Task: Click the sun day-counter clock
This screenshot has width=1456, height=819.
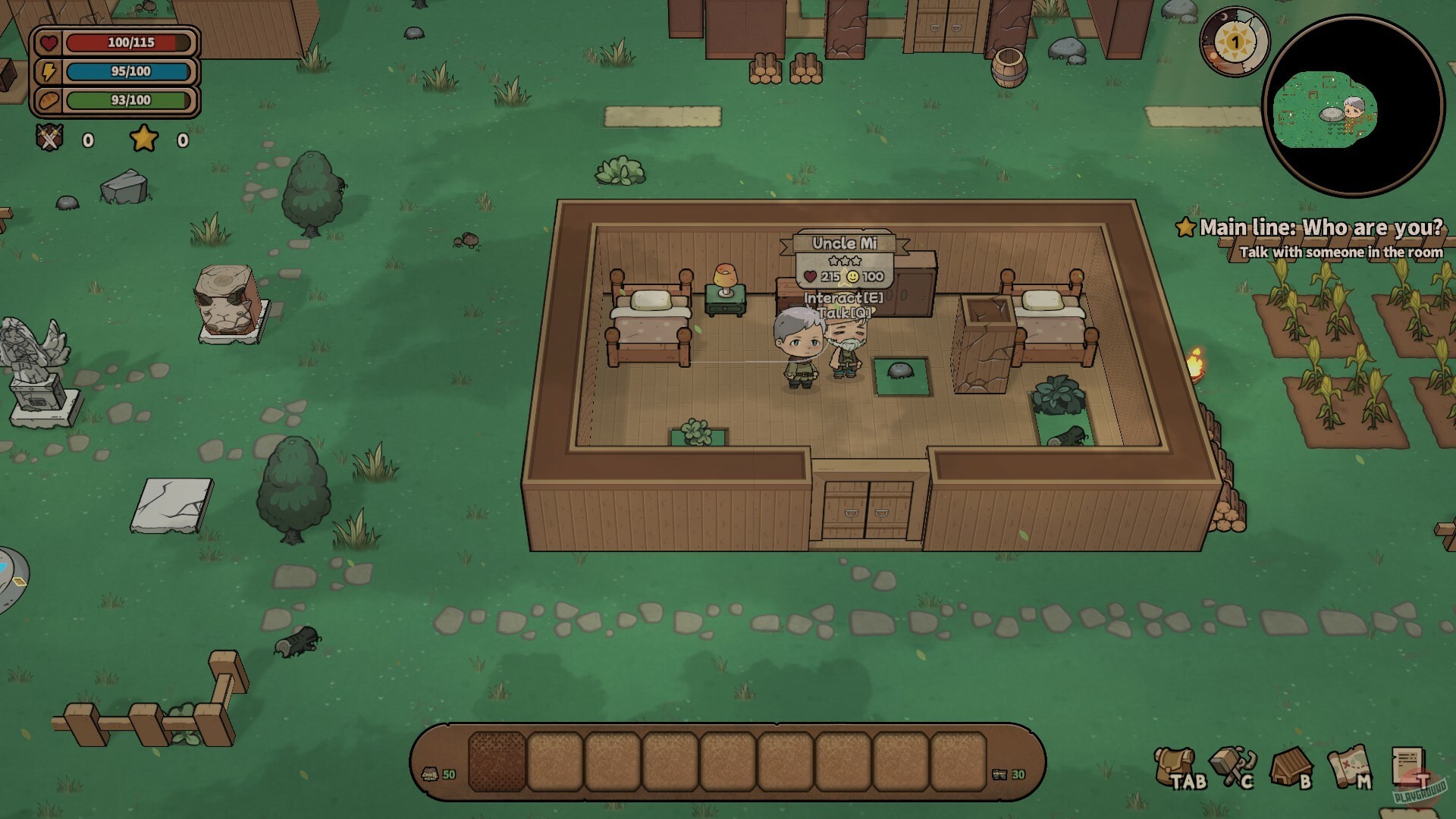Action: 1235,42
